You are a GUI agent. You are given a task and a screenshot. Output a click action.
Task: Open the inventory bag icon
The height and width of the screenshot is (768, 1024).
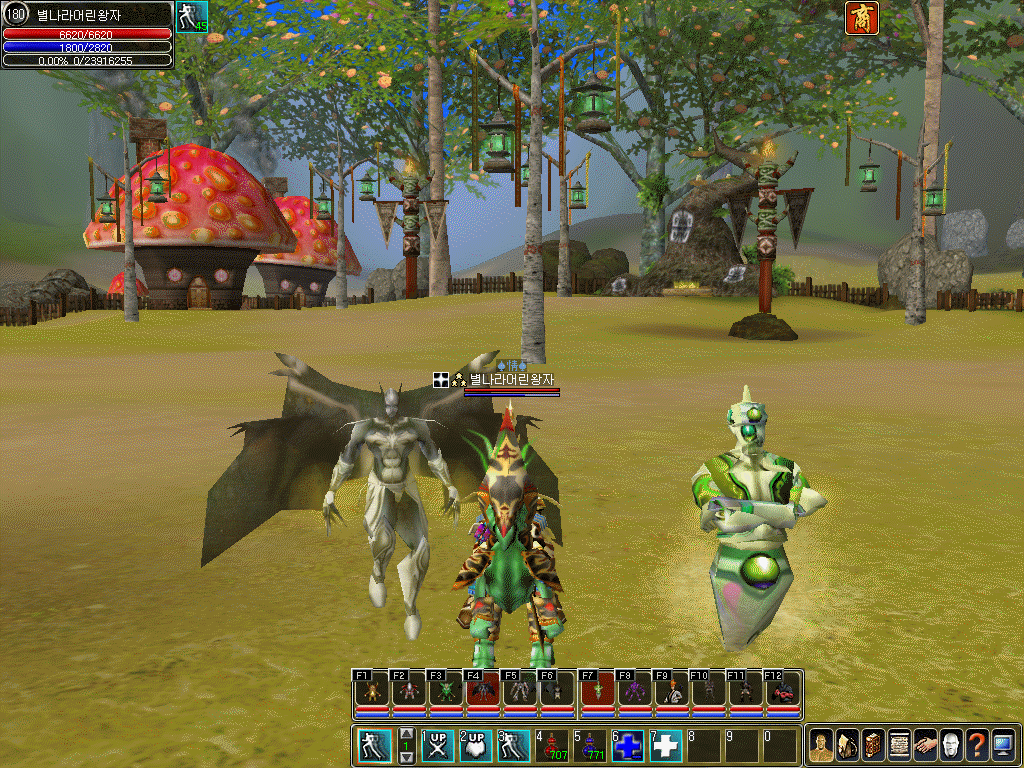846,745
